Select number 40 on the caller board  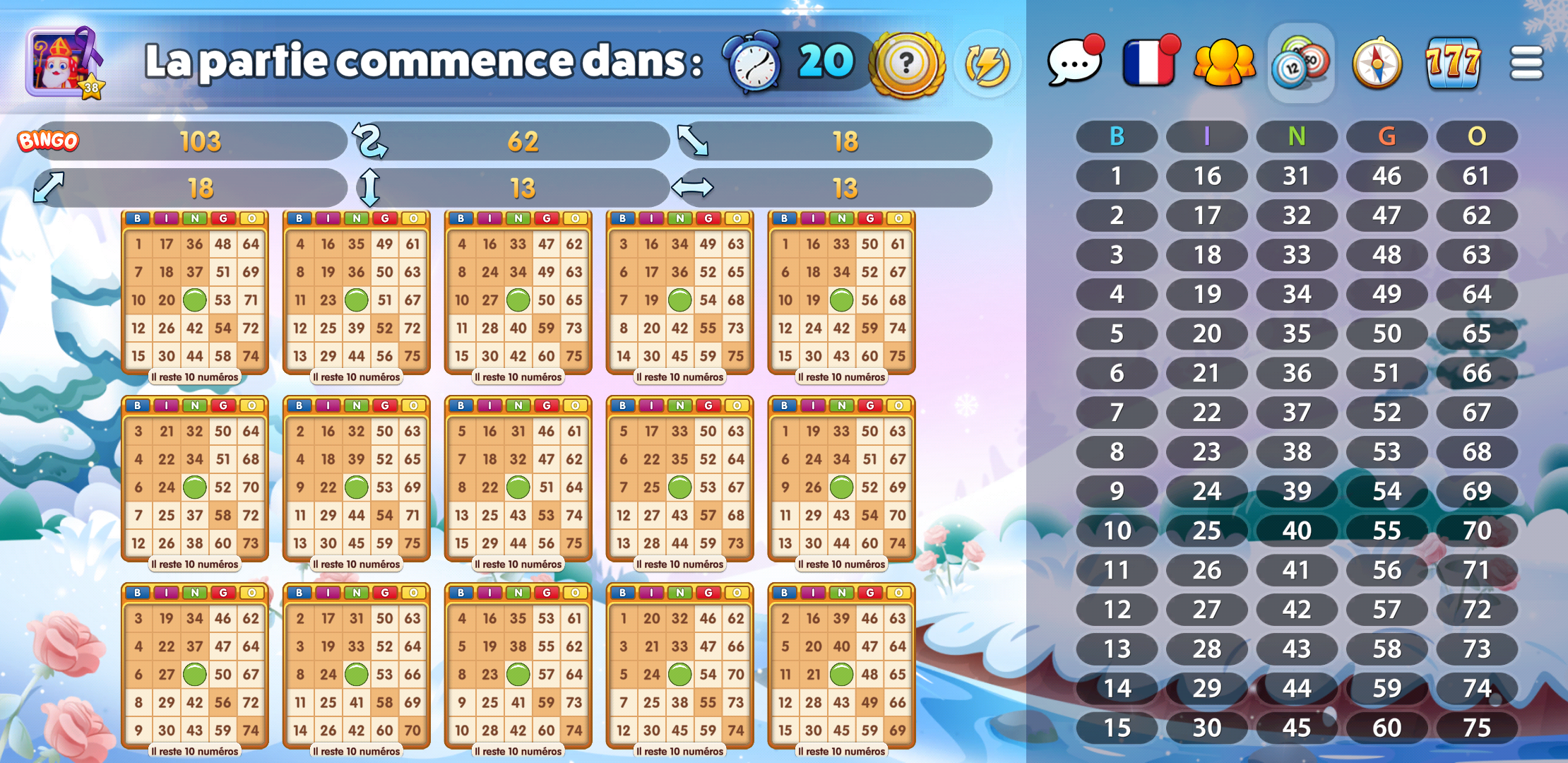coord(1297,530)
